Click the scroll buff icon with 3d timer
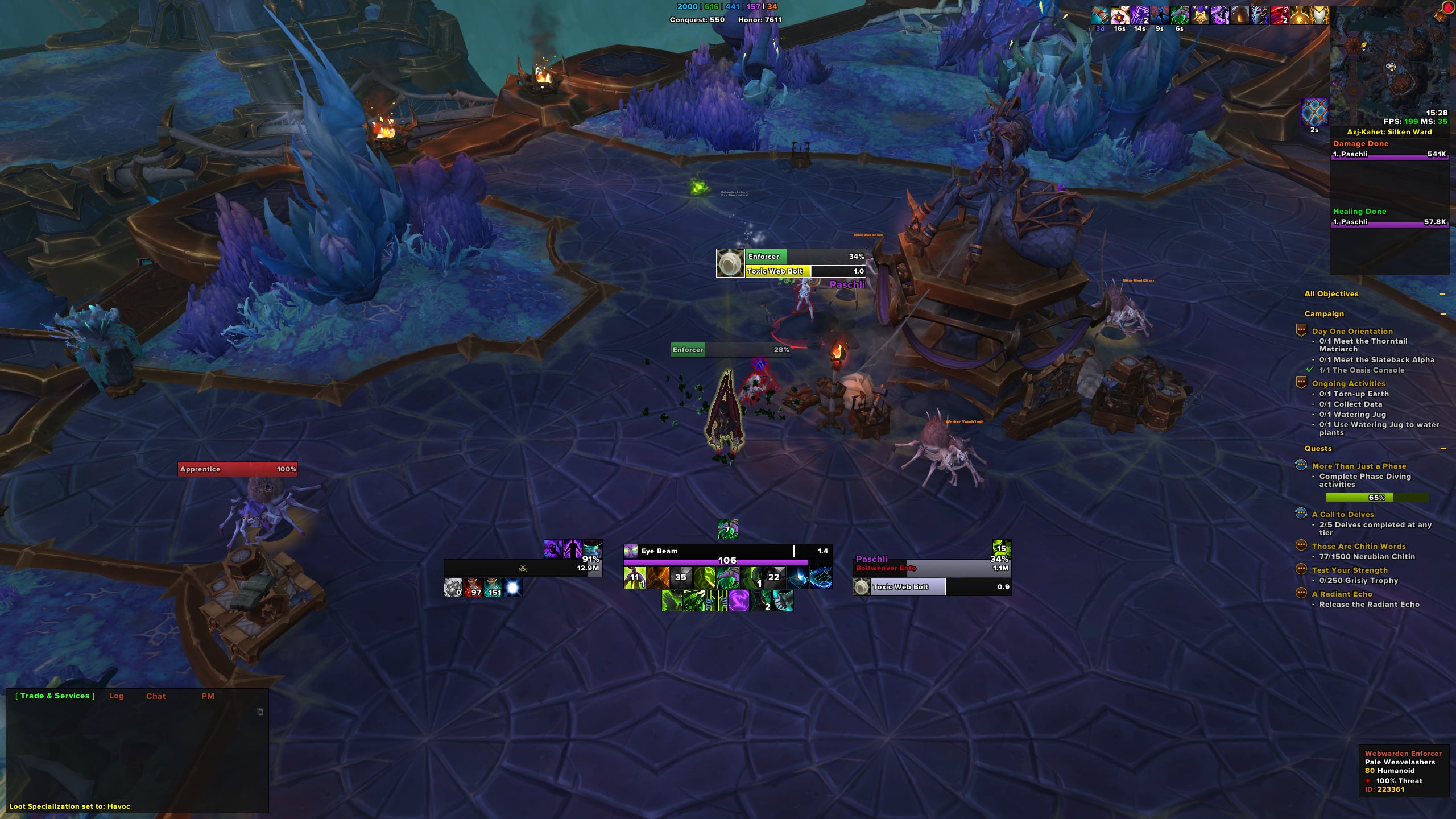This screenshot has height=819, width=1456. point(1100,15)
